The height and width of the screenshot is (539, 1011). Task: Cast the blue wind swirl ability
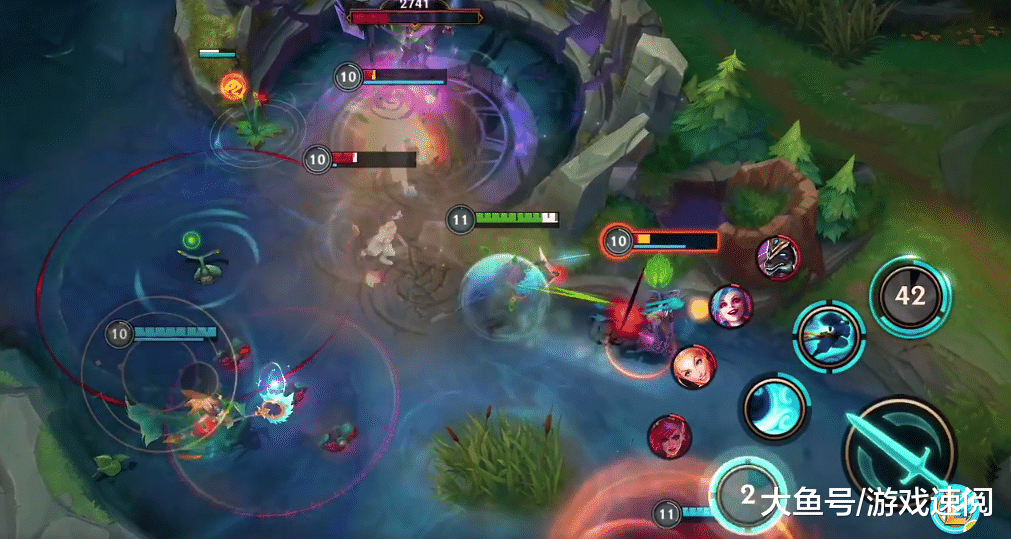(x=774, y=408)
